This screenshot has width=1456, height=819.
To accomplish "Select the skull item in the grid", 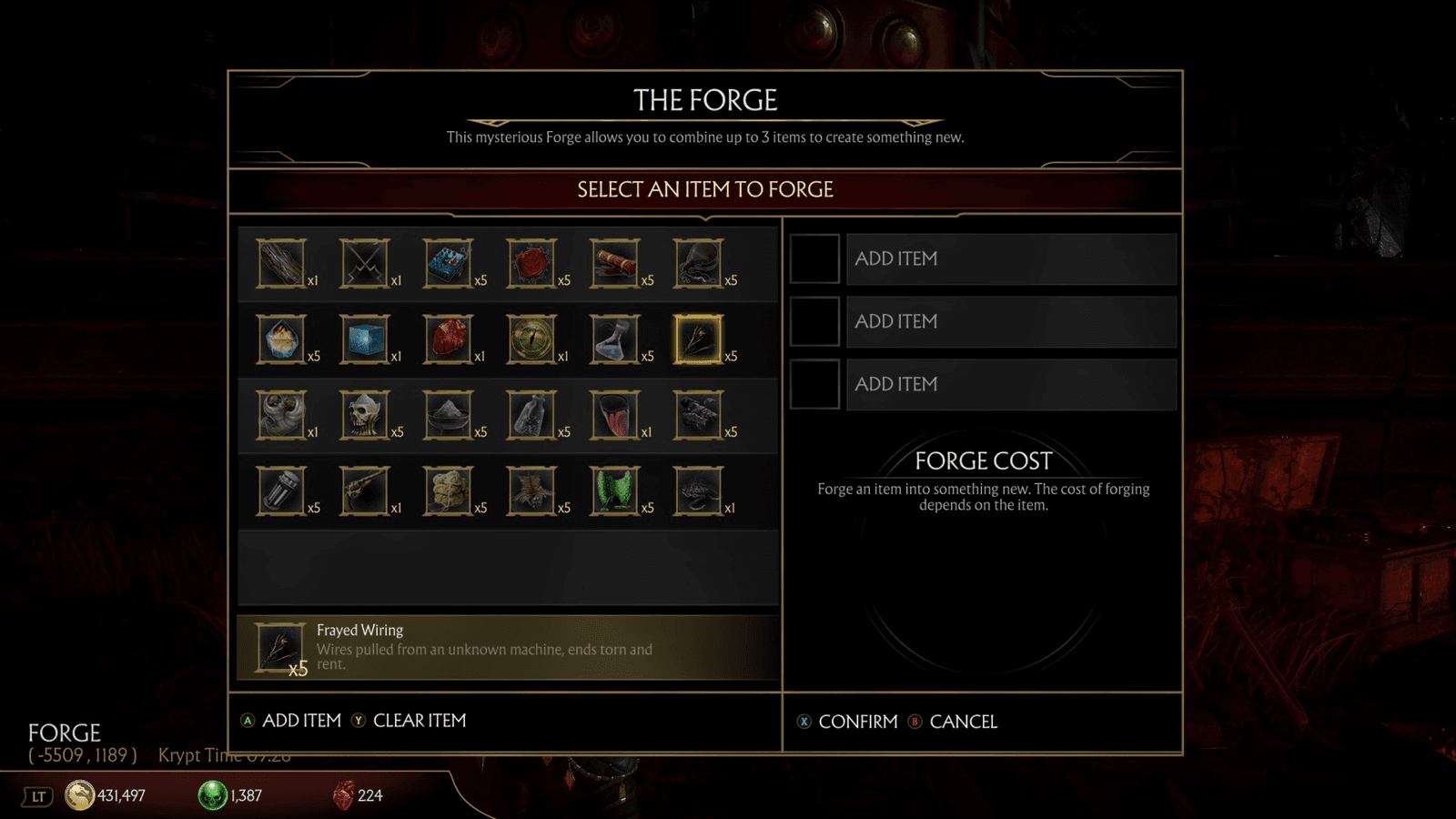I will click(x=367, y=414).
